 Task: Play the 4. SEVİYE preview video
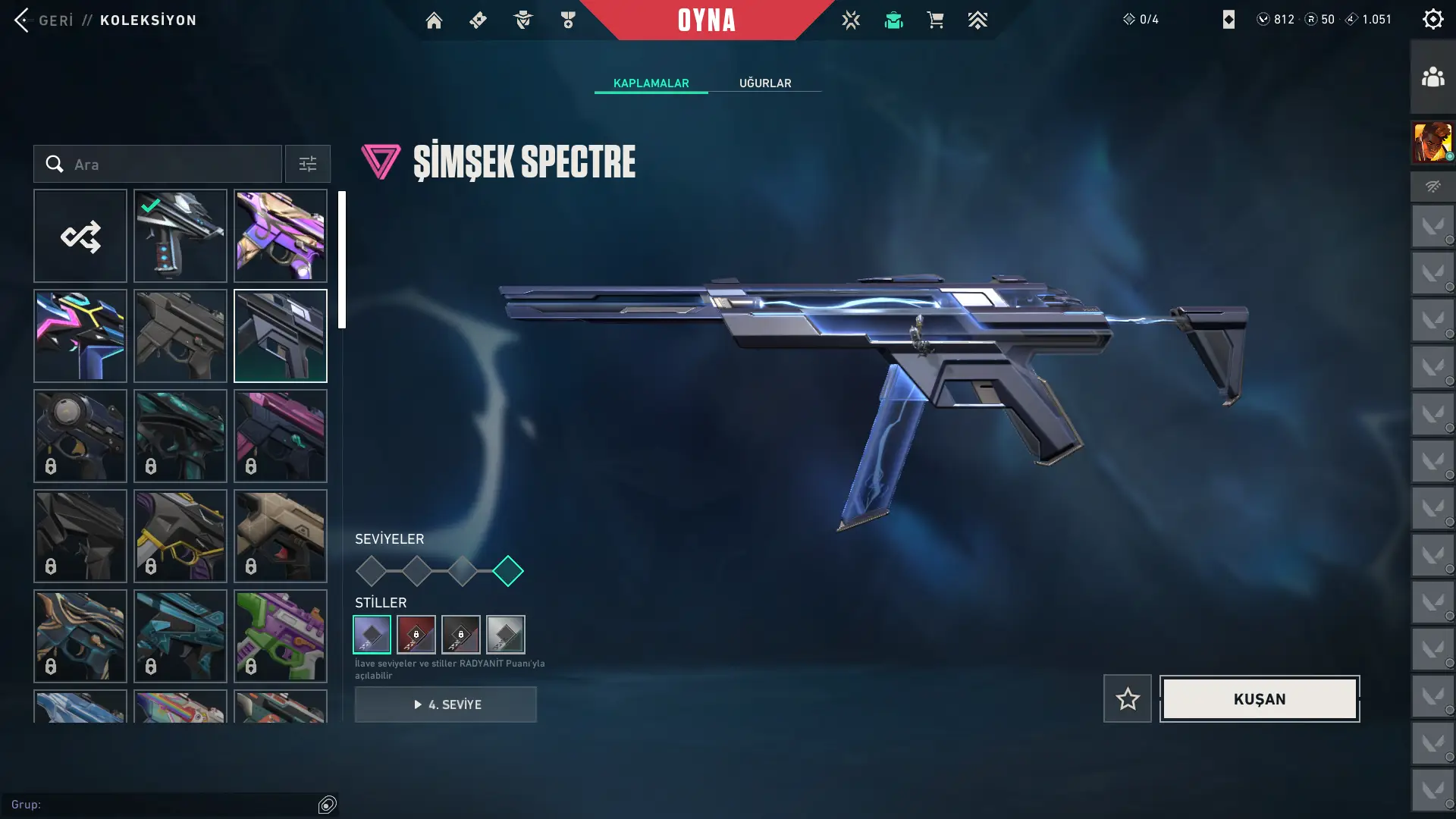click(x=446, y=704)
